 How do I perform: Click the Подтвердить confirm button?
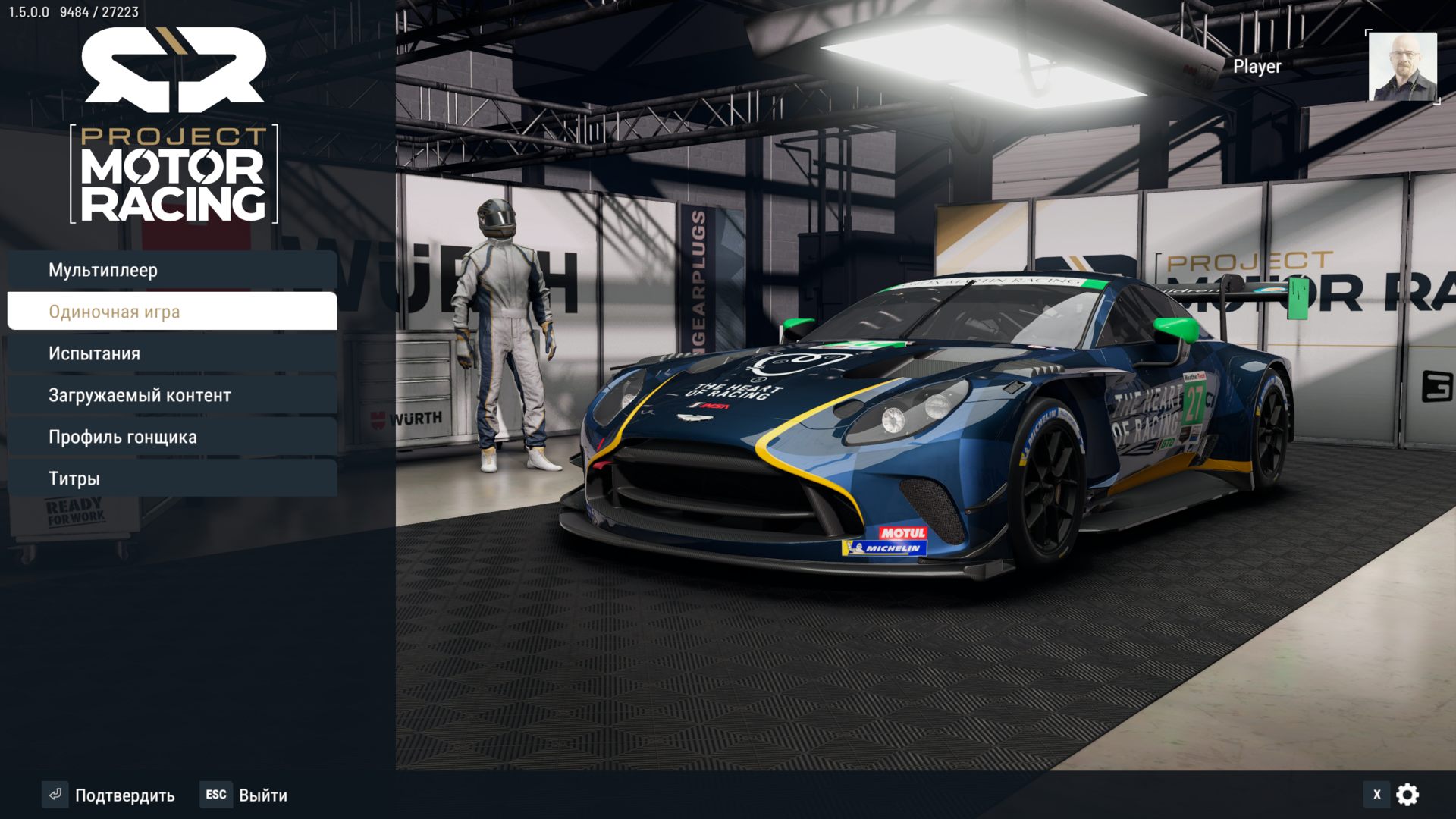click(109, 795)
